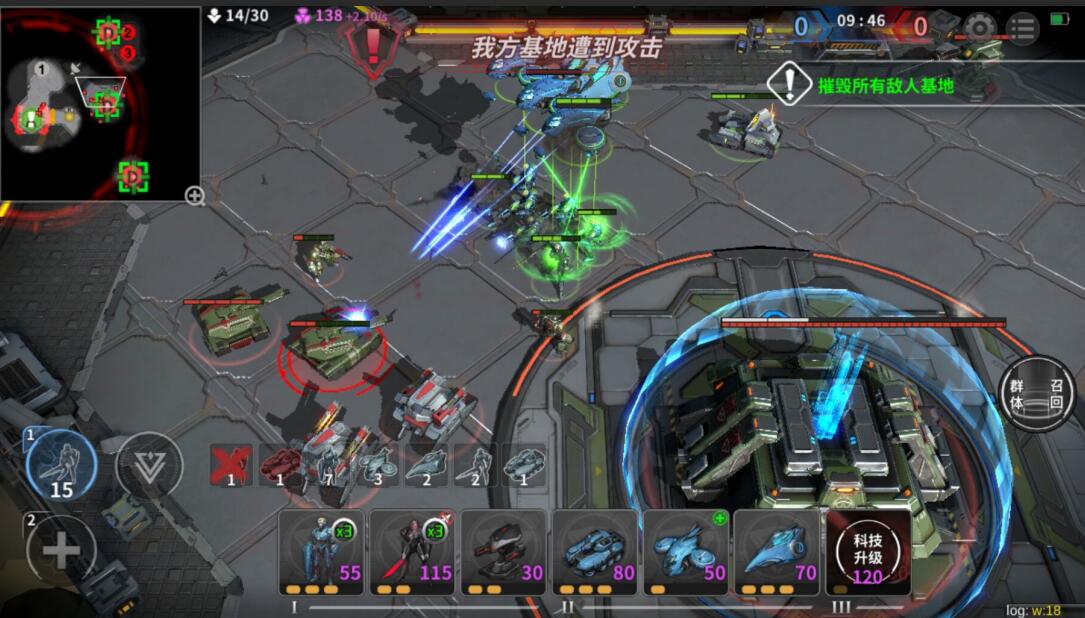Build the blue-armored soldier for 55
This screenshot has width=1085, height=618.
(x=321, y=552)
